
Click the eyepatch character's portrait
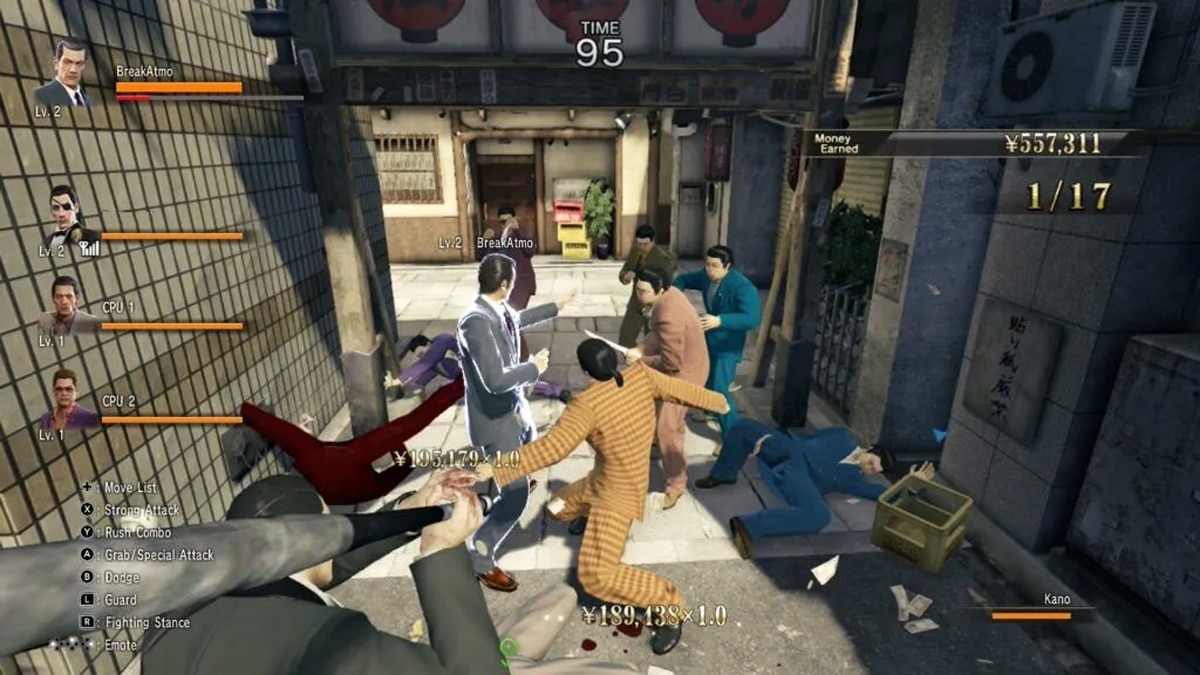66,215
